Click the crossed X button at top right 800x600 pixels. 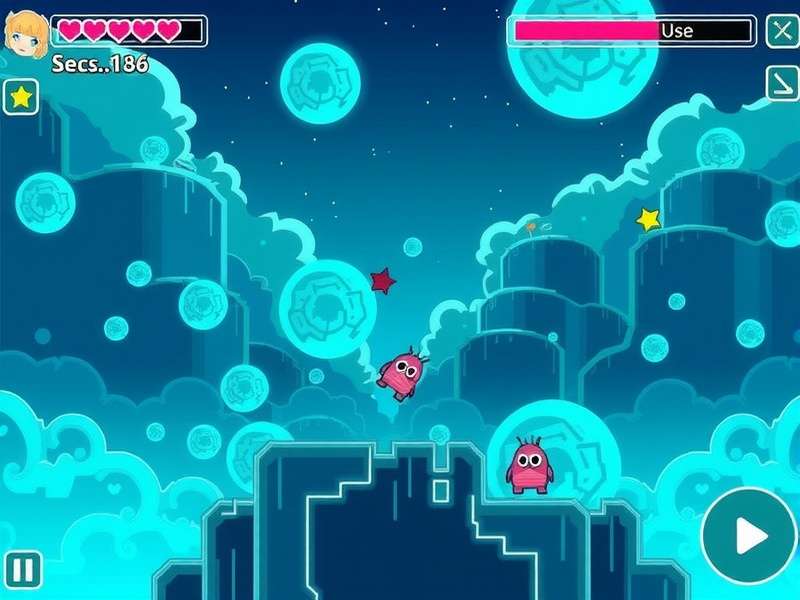coord(782,31)
